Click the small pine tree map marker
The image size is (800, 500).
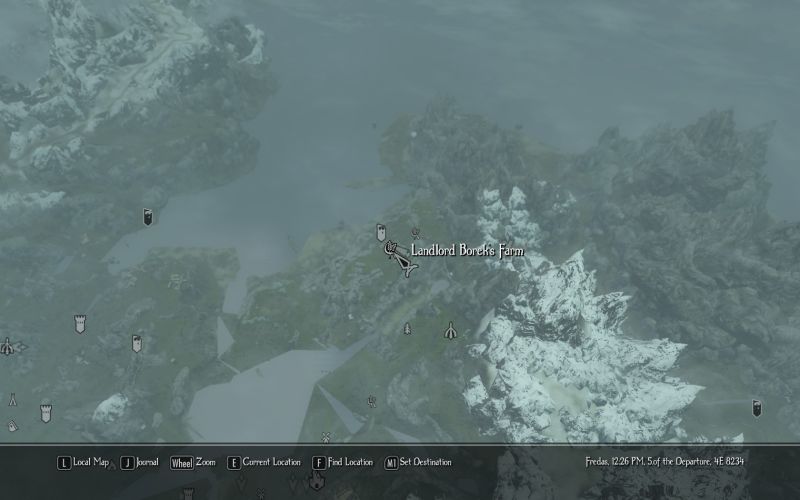point(407,328)
